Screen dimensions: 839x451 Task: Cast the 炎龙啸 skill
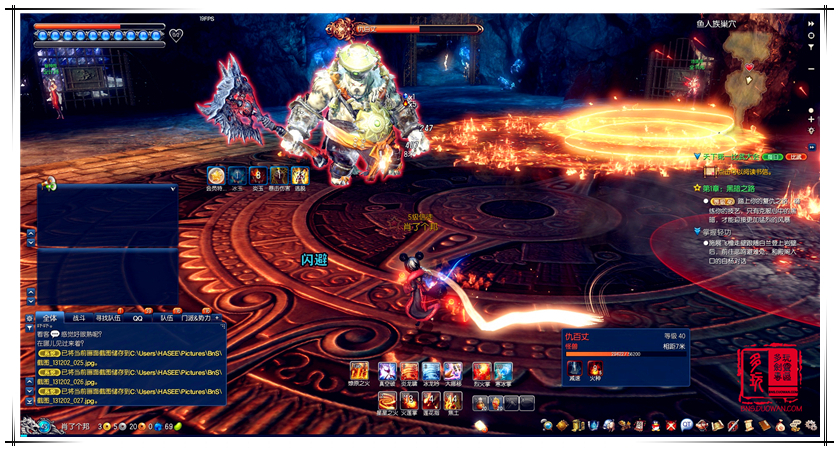coord(409,371)
